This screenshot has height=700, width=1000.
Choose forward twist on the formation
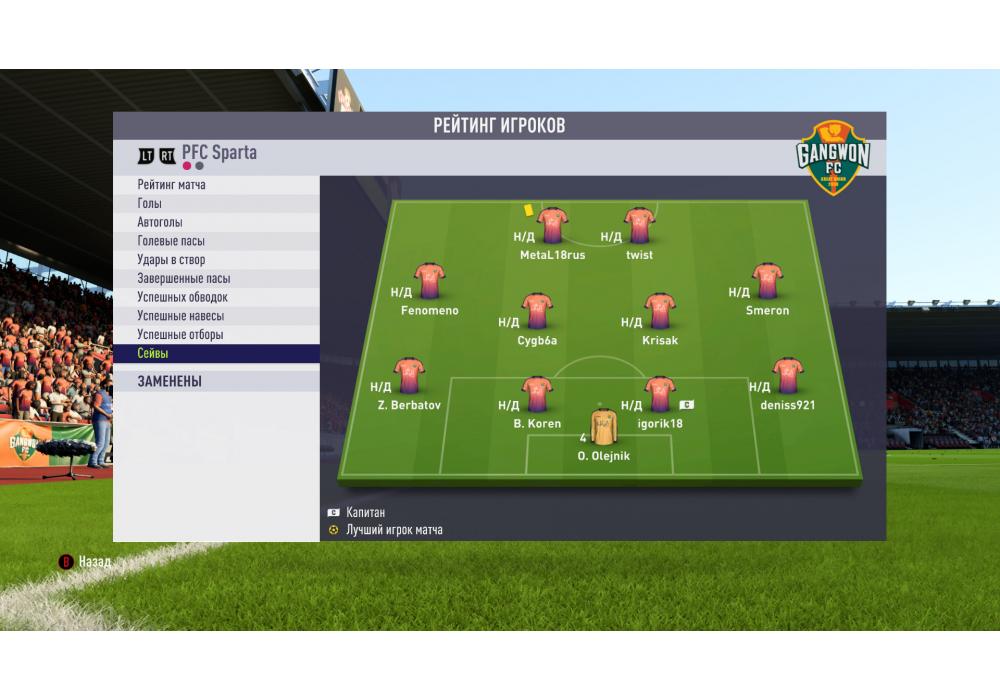click(639, 227)
